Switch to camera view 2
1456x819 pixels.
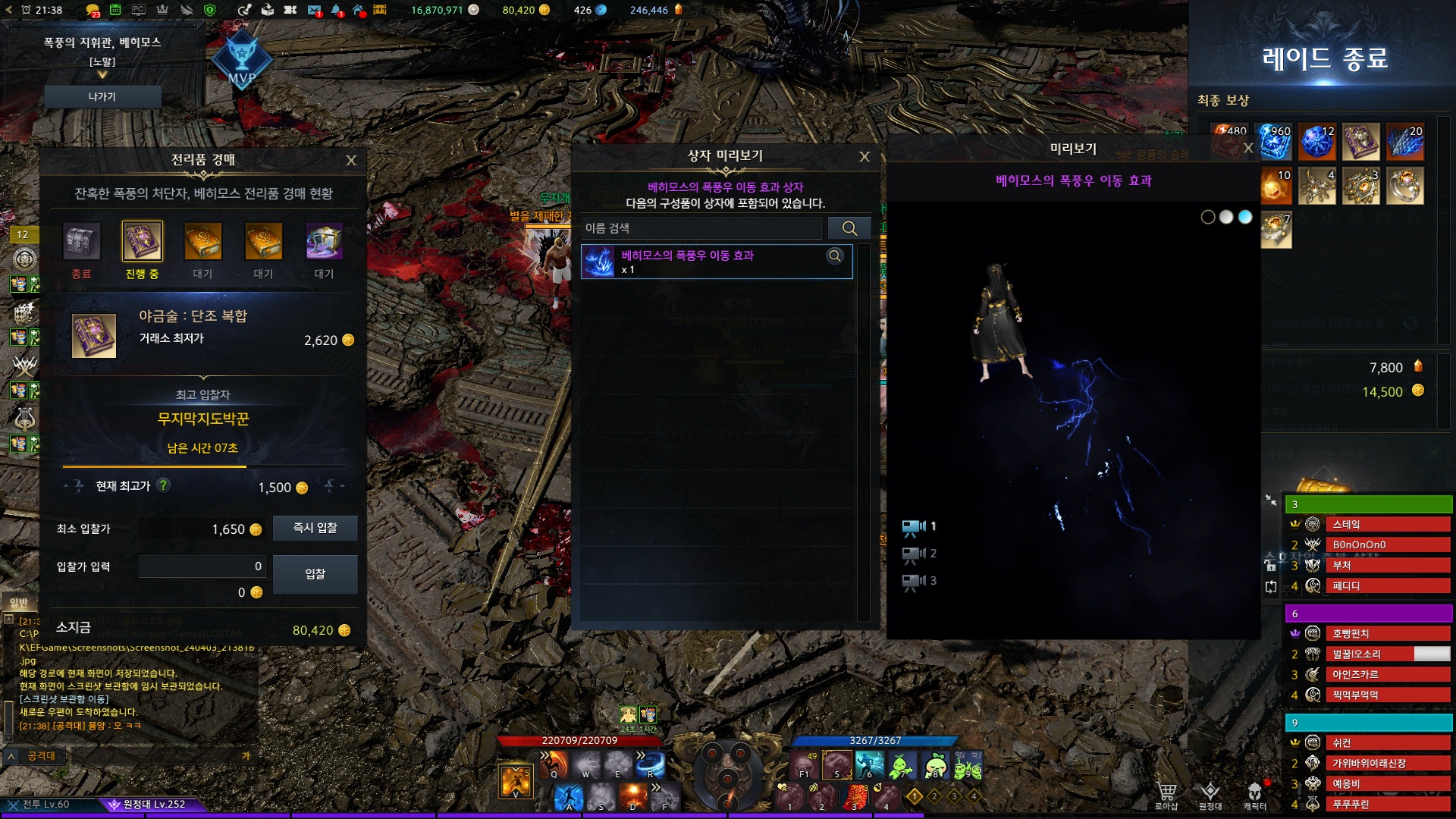click(918, 554)
